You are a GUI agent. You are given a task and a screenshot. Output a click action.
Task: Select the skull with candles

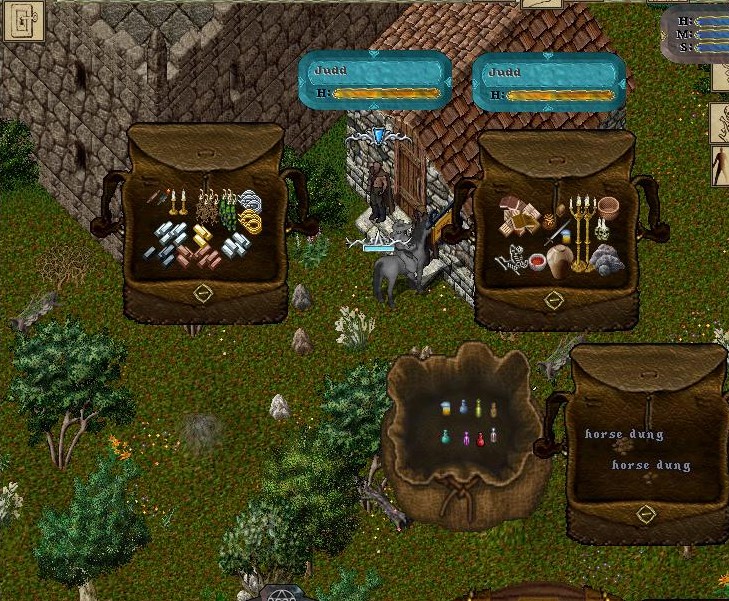pos(602,232)
